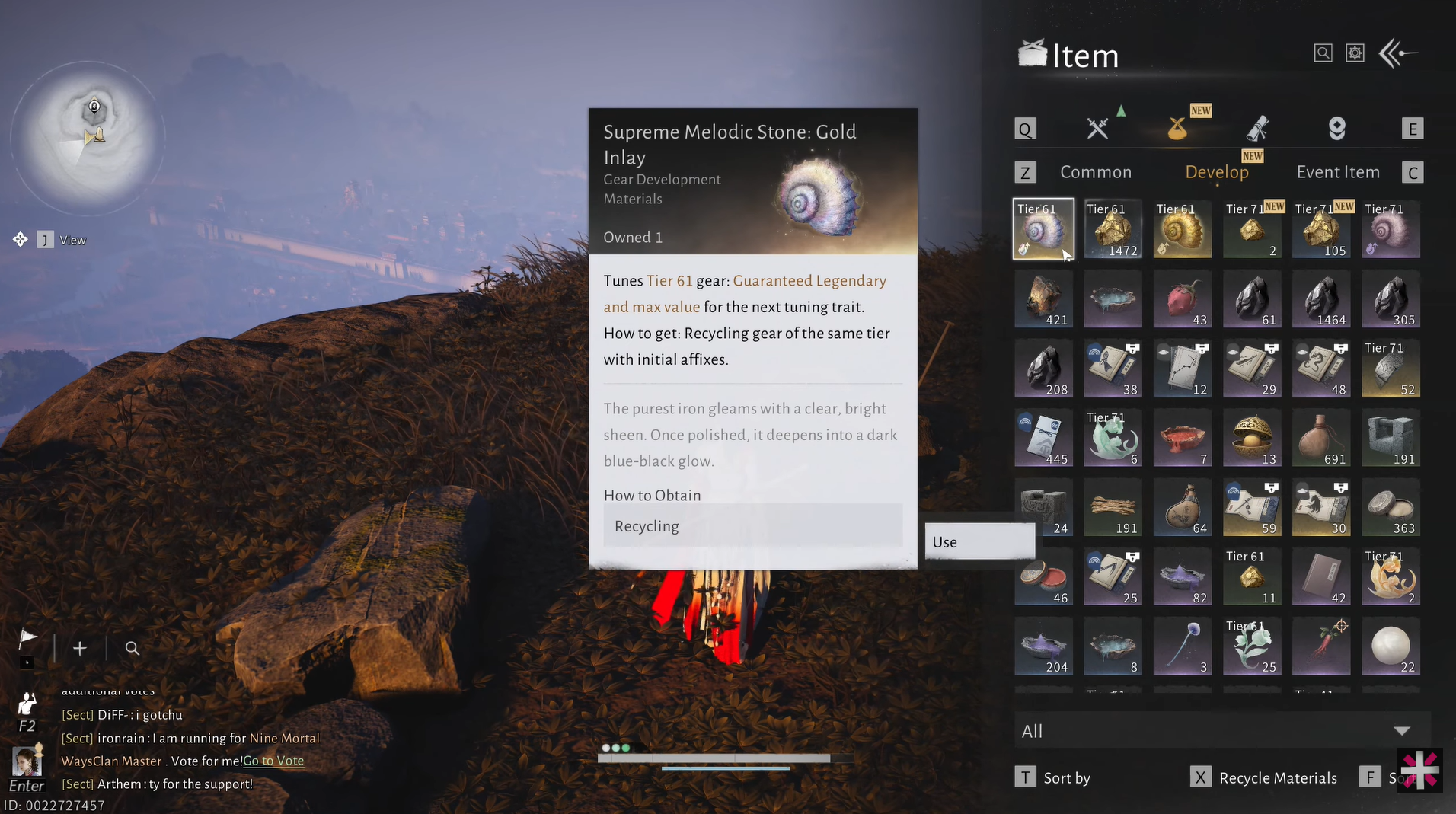Screen dimensions: 1456x814
Task: Select the brown gourd flask with 691
Action: (x=1321, y=438)
